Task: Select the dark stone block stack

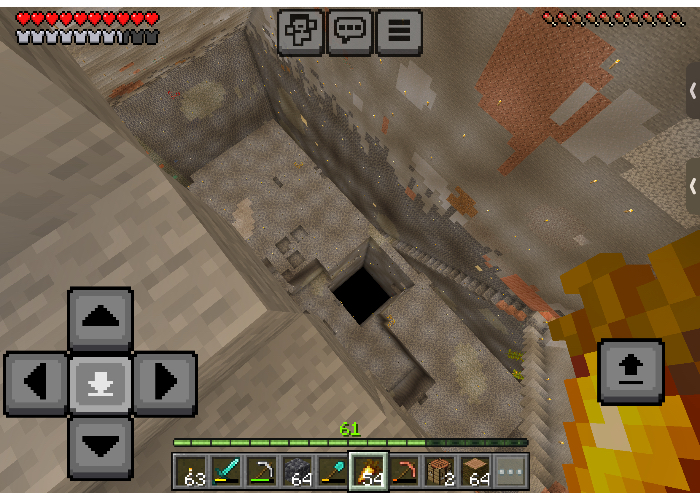Action: point(297,471)
